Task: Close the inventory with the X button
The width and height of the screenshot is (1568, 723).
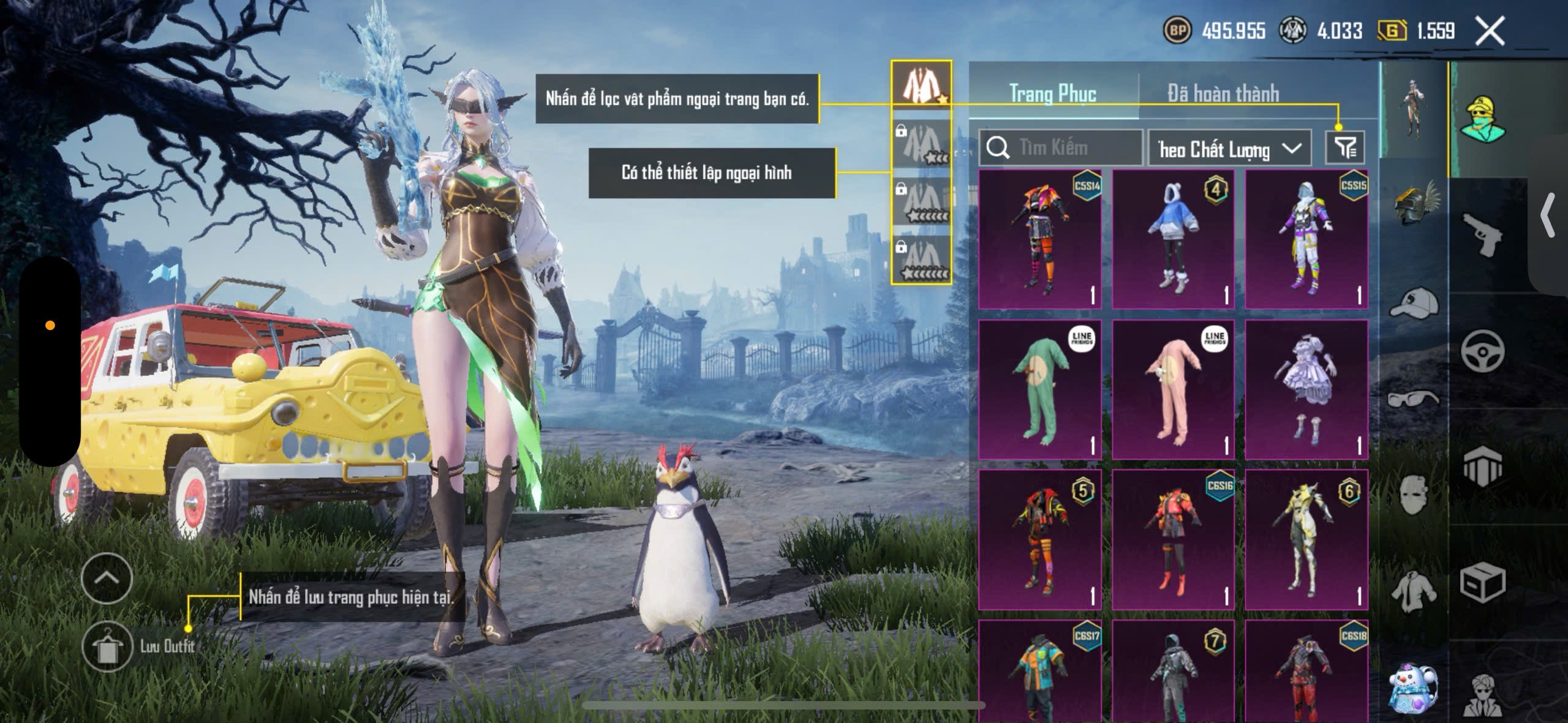Action: pos(1489,31)
